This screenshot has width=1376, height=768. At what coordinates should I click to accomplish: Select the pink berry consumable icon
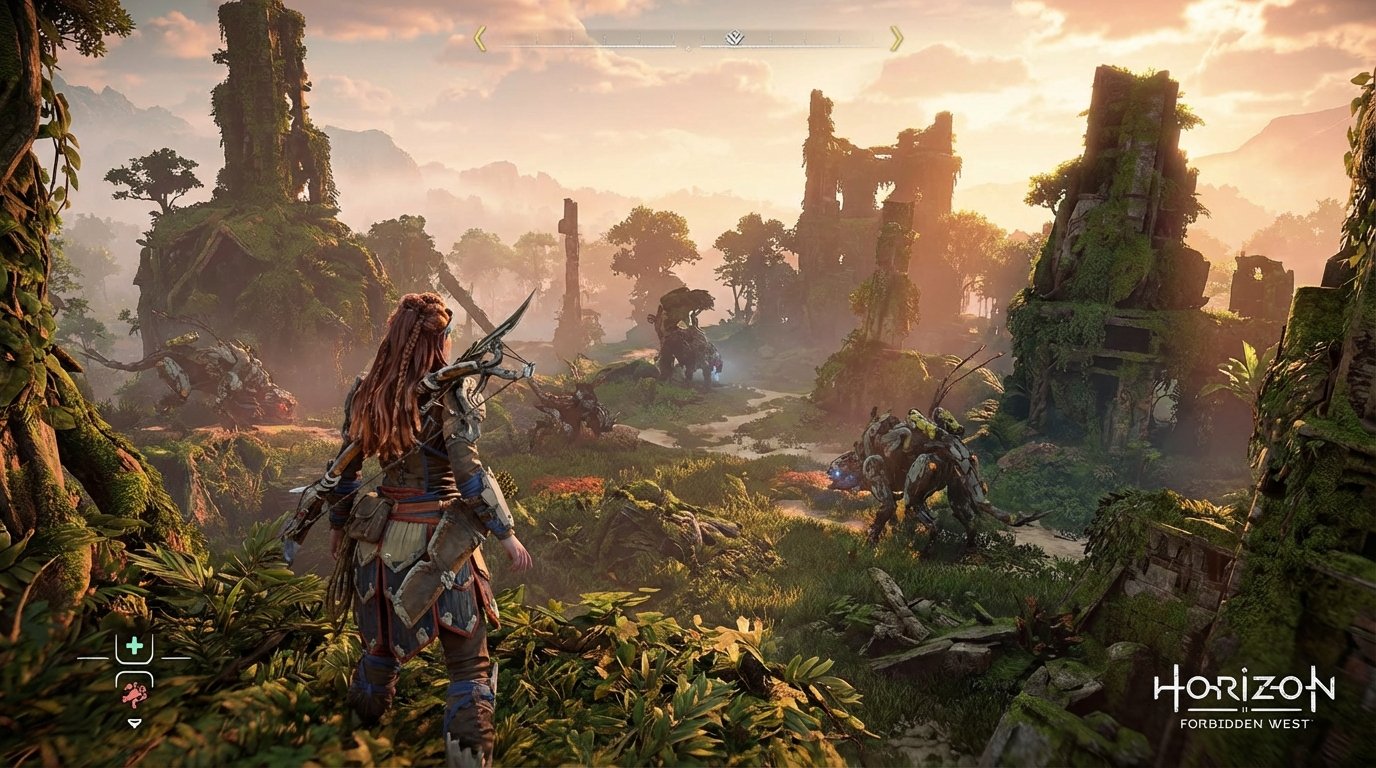click(x=134, y=694)
